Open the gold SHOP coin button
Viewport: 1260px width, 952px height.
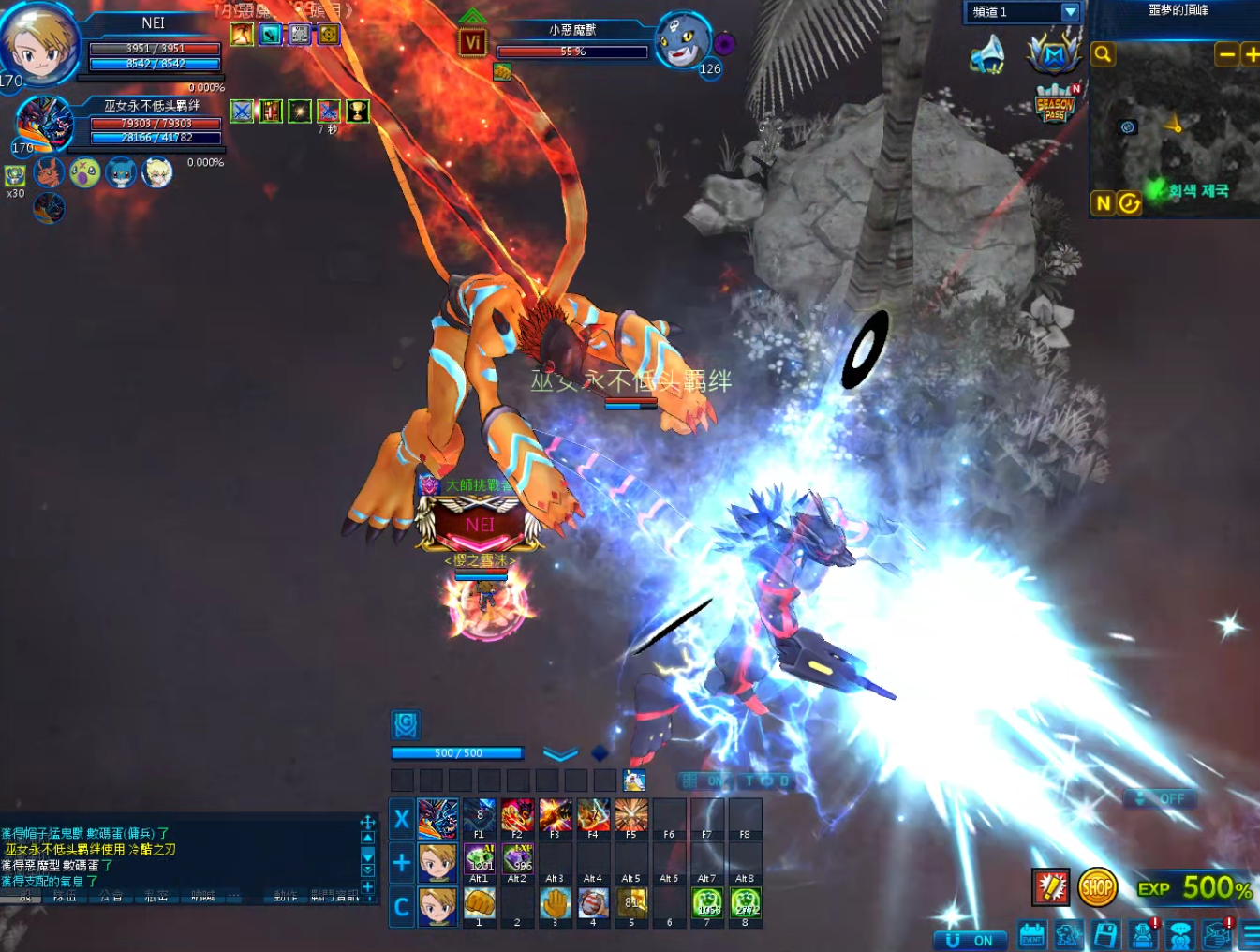pos(1097,886)
